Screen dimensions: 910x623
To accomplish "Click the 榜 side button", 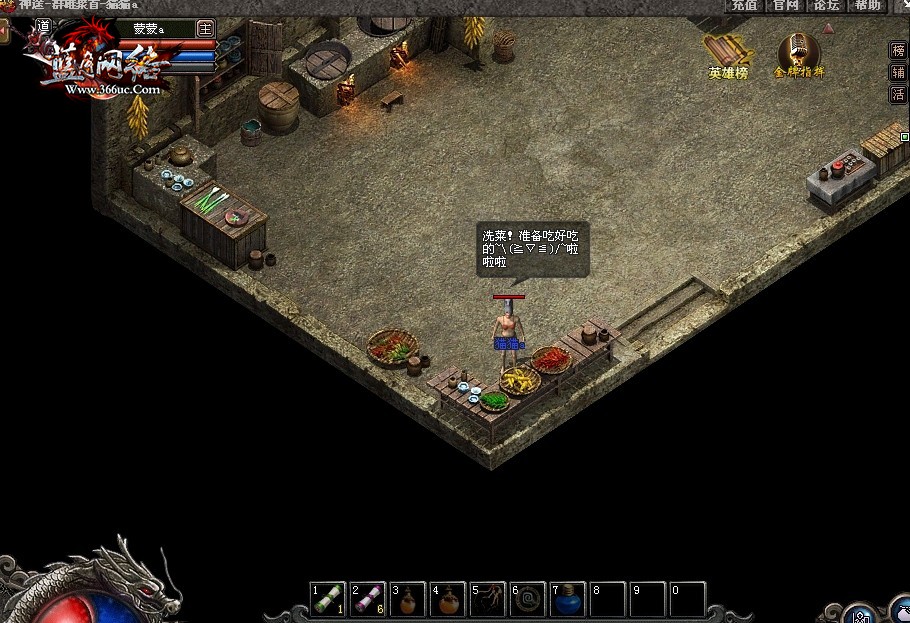I will pyautogui.click(x=898, y=50).
